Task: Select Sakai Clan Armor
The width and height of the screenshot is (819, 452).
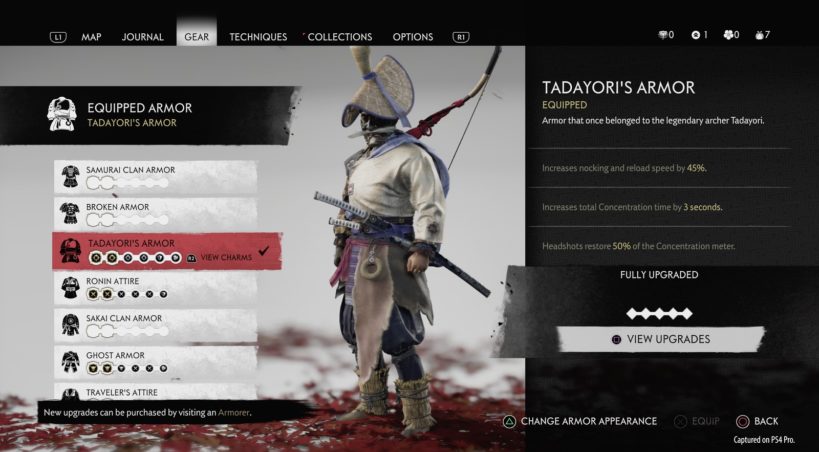Action: coord(155,325)
